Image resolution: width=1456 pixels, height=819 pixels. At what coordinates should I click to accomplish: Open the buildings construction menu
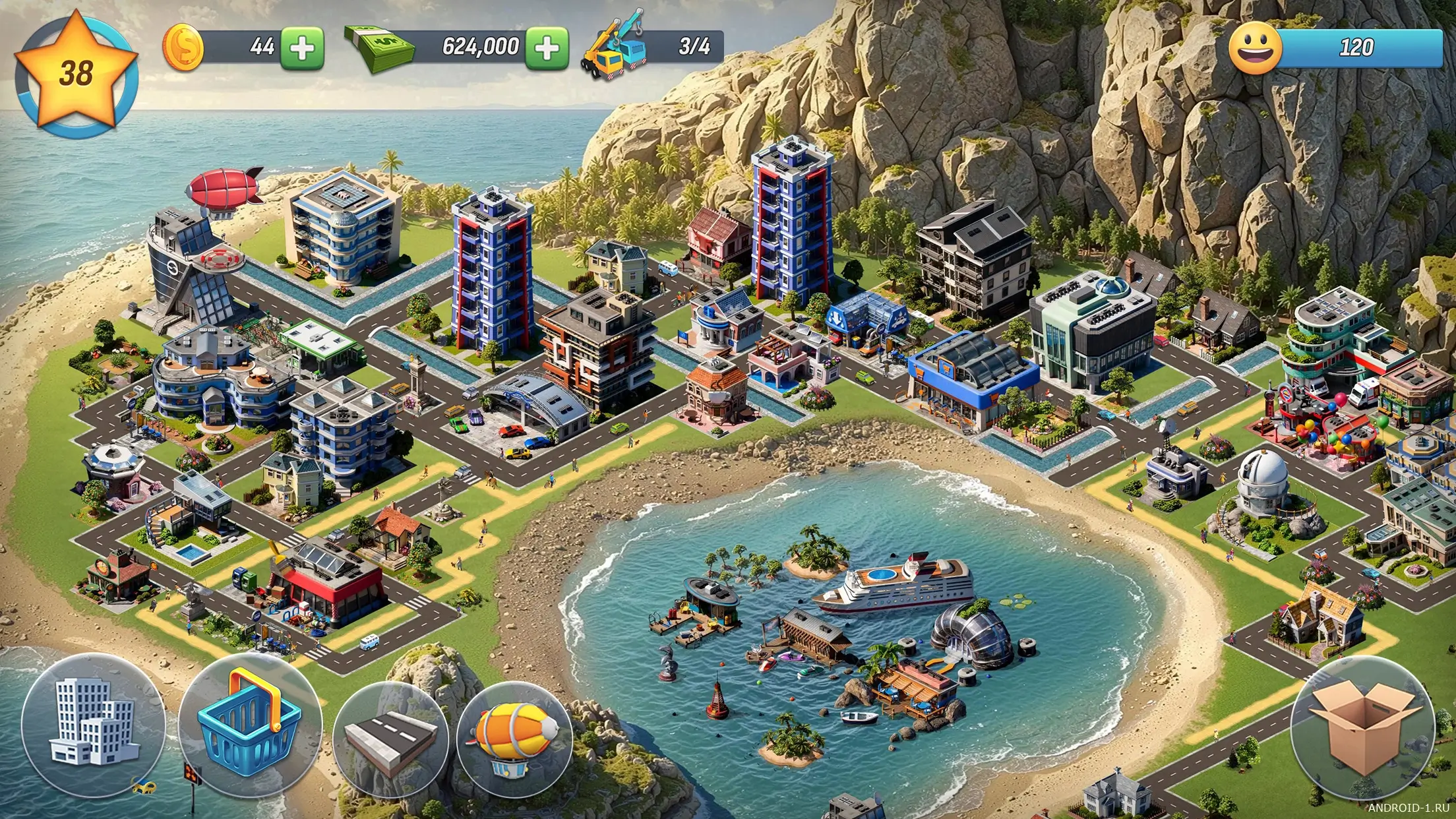(x=93, y=725)
